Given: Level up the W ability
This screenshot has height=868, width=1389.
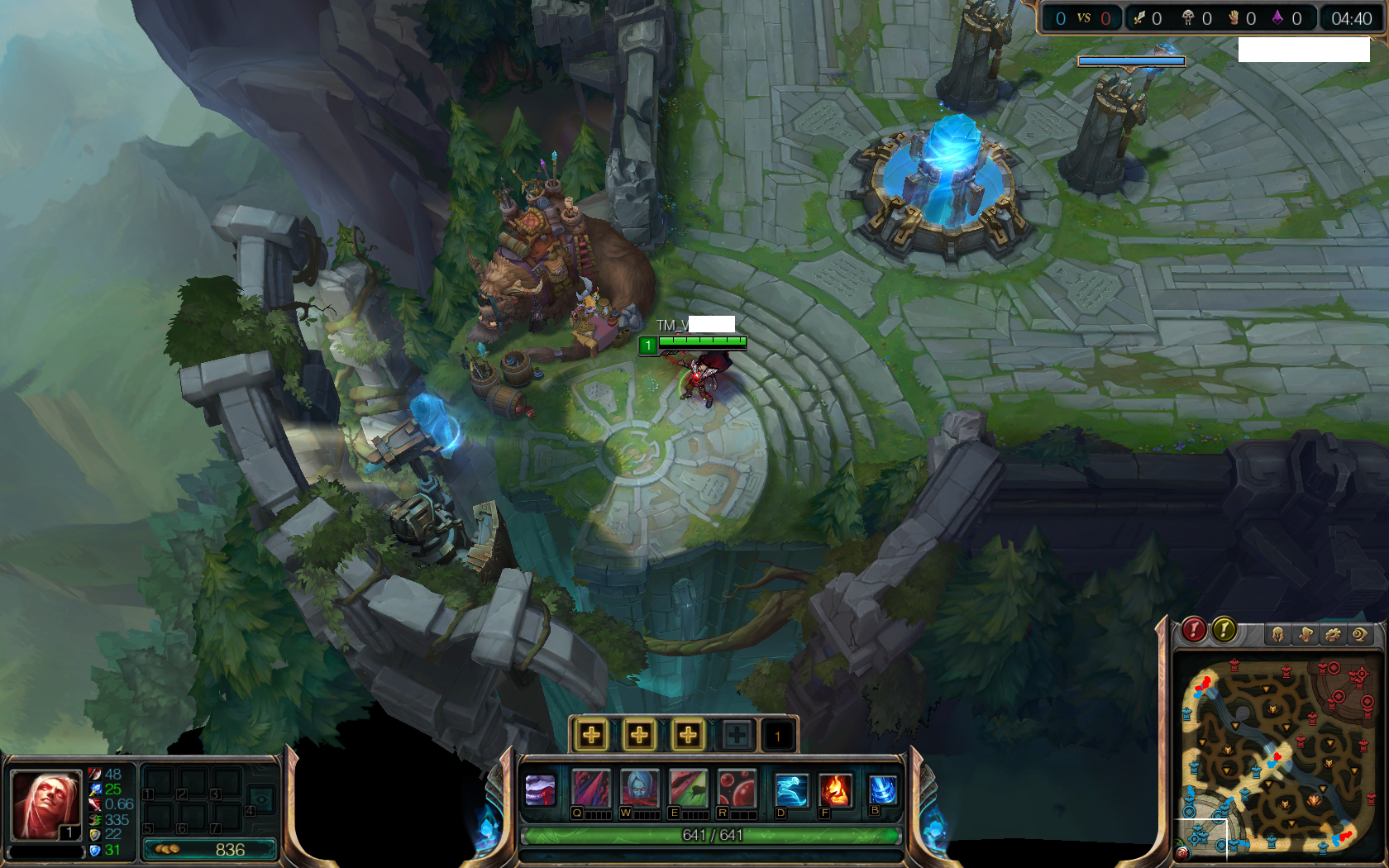Looking at the screenshot, I should point(639,734).
